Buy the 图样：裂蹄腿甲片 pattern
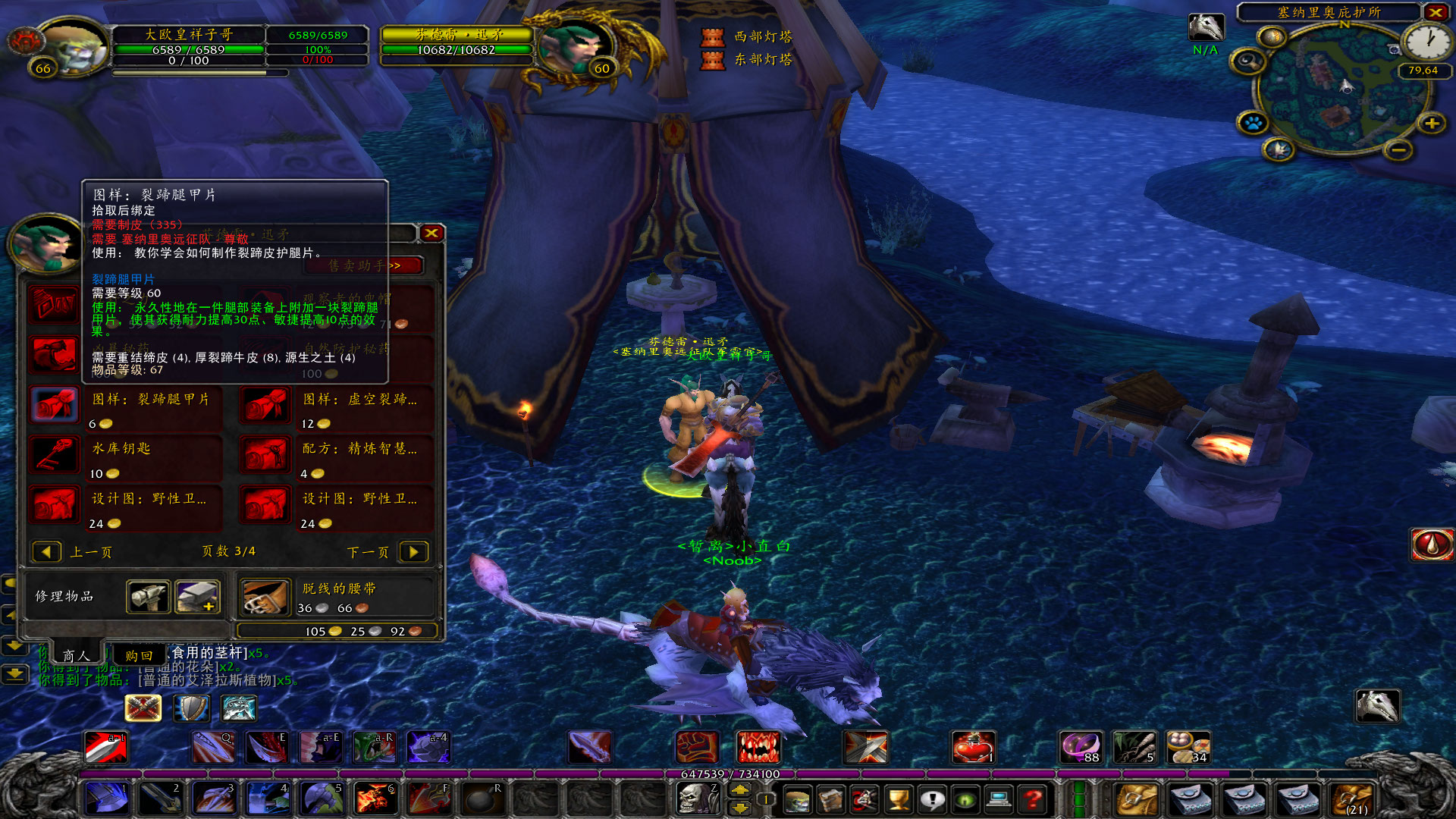Viewport: 1456px width, 819px height. (55, 405)
